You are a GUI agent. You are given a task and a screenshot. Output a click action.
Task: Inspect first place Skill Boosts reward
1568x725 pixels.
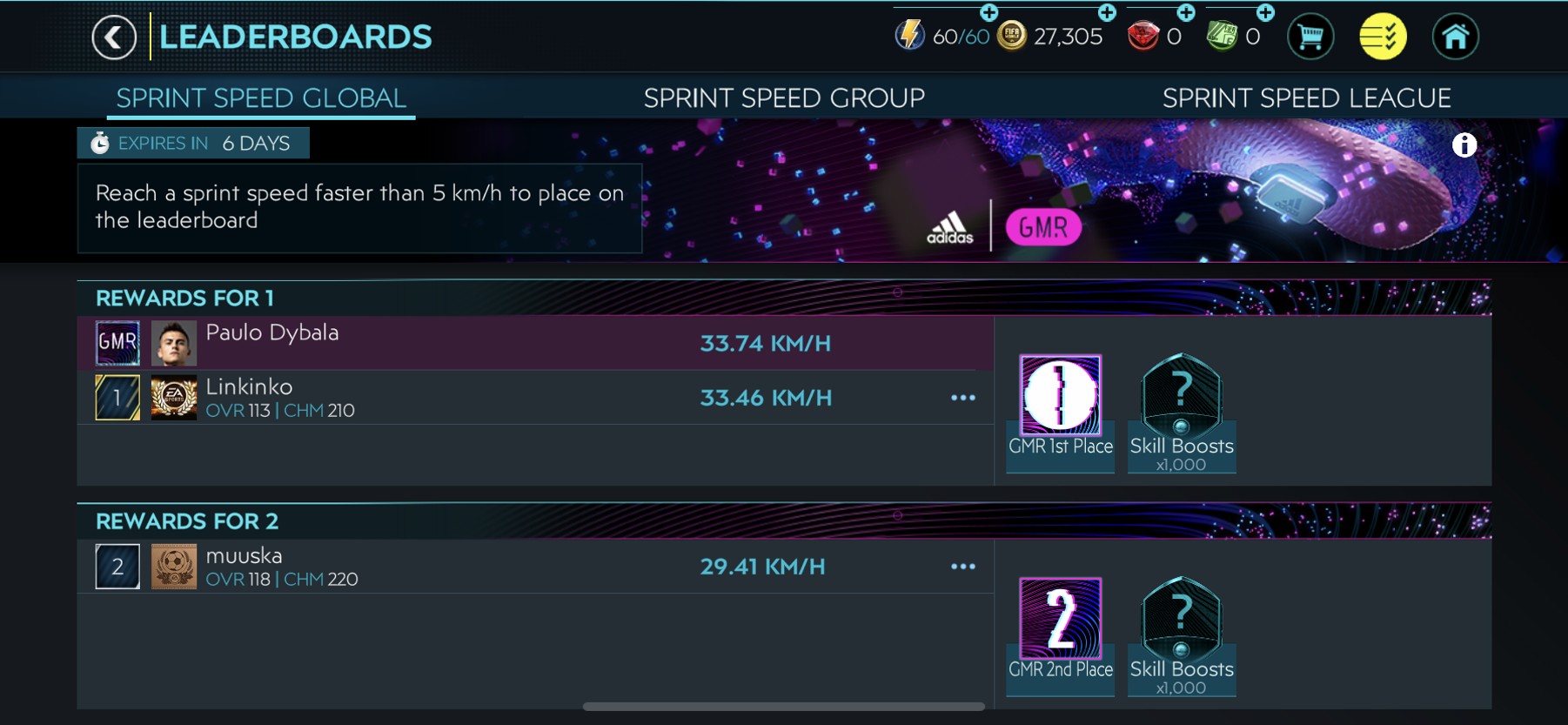tap(1181, 396)
